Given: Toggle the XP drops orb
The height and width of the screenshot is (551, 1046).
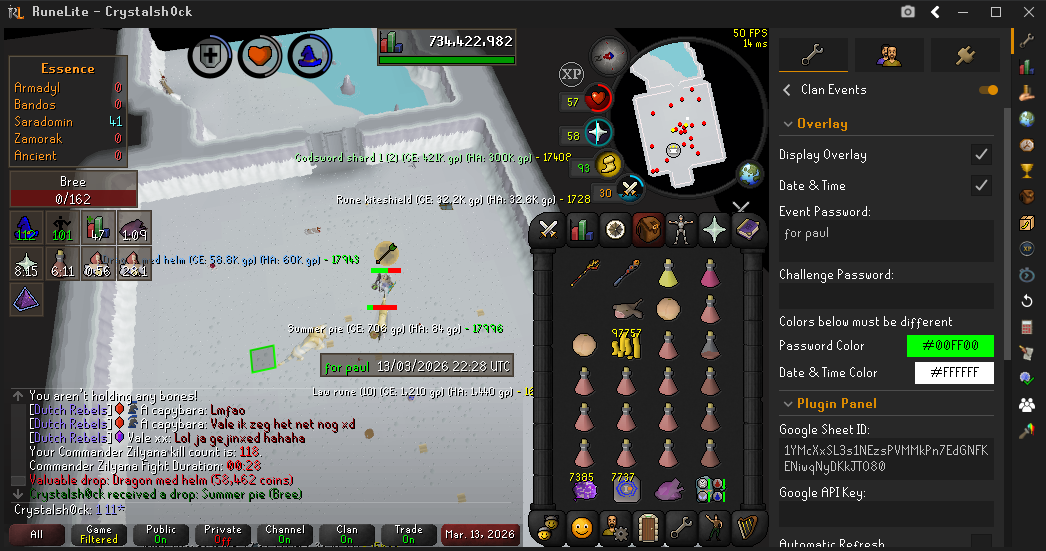Looking at the screenshot, I should (571, 73).
